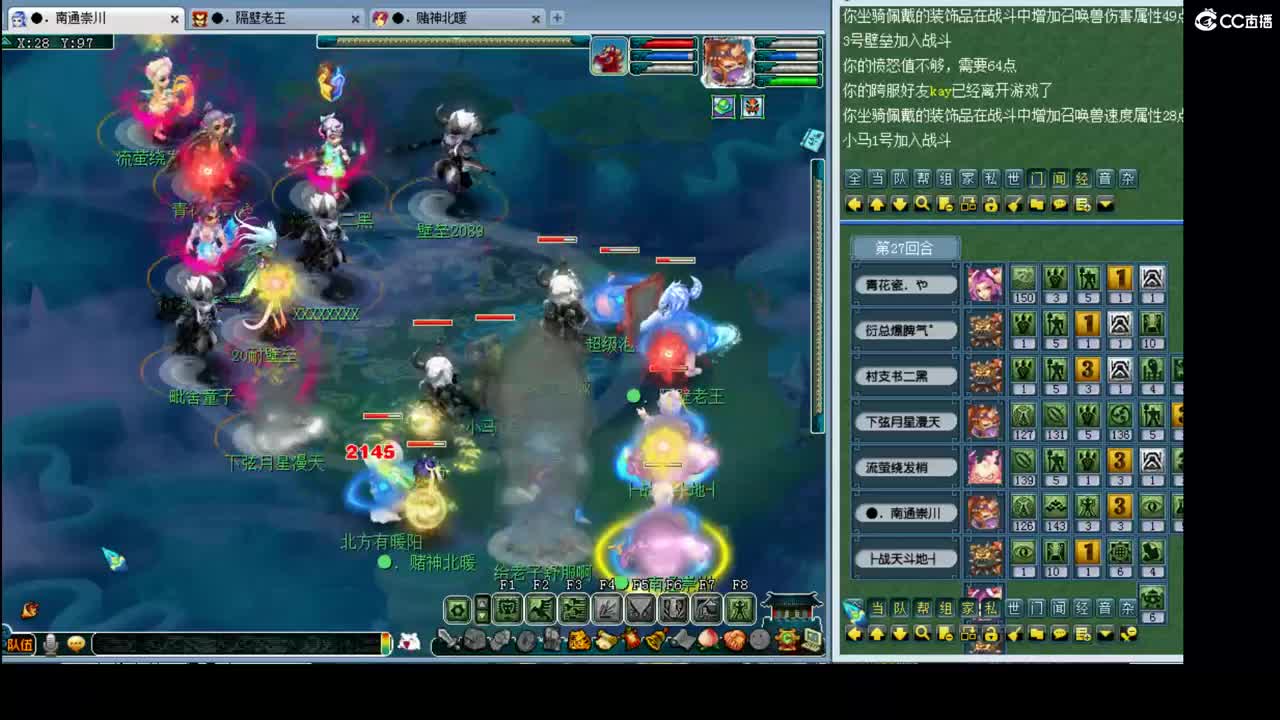Click the tiger summon charm icon
Image resolution: width=1280 pixels, height=720 pixels.
577,638
